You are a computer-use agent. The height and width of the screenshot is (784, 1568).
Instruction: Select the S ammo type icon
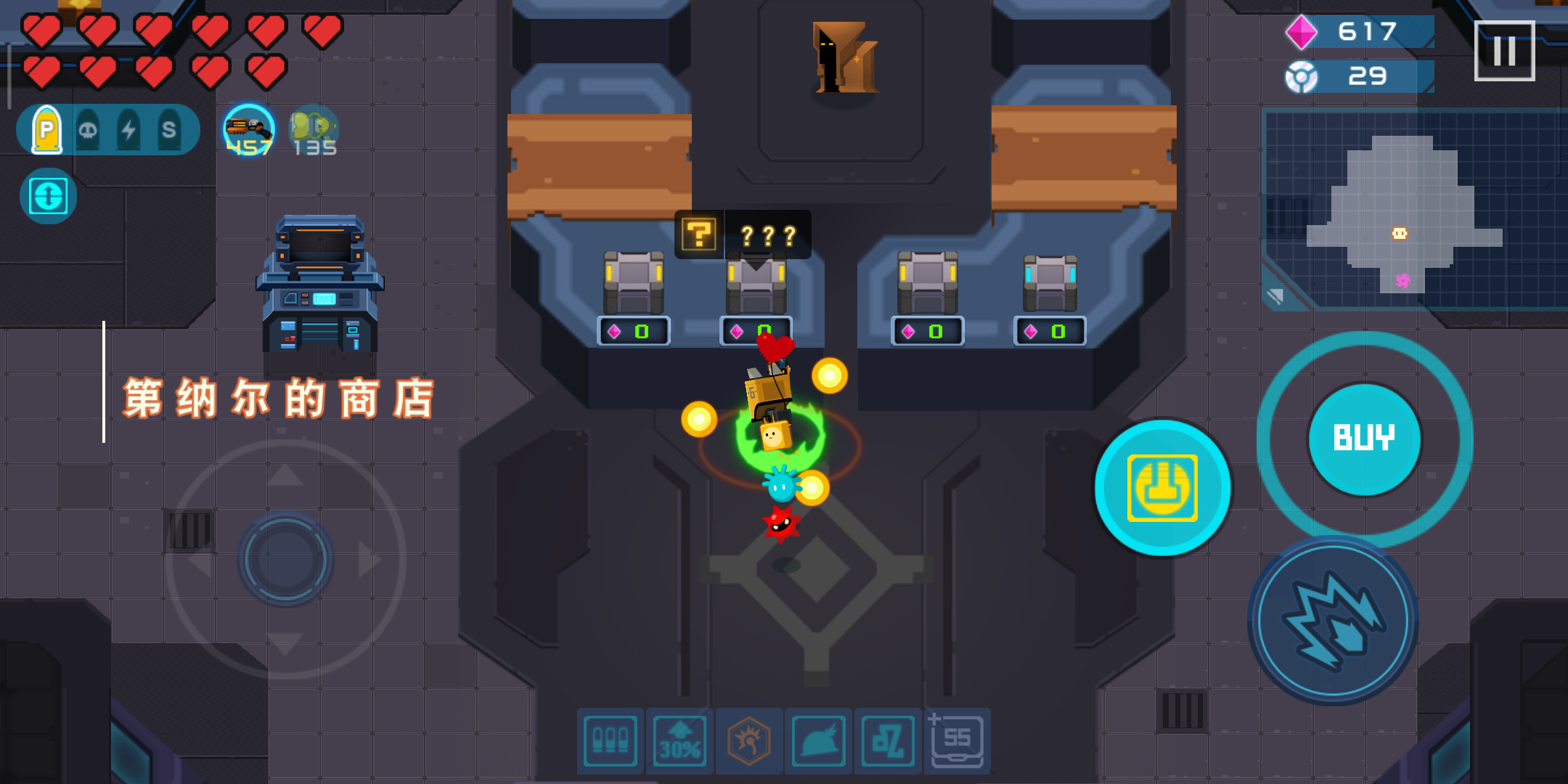pos(170,128)
